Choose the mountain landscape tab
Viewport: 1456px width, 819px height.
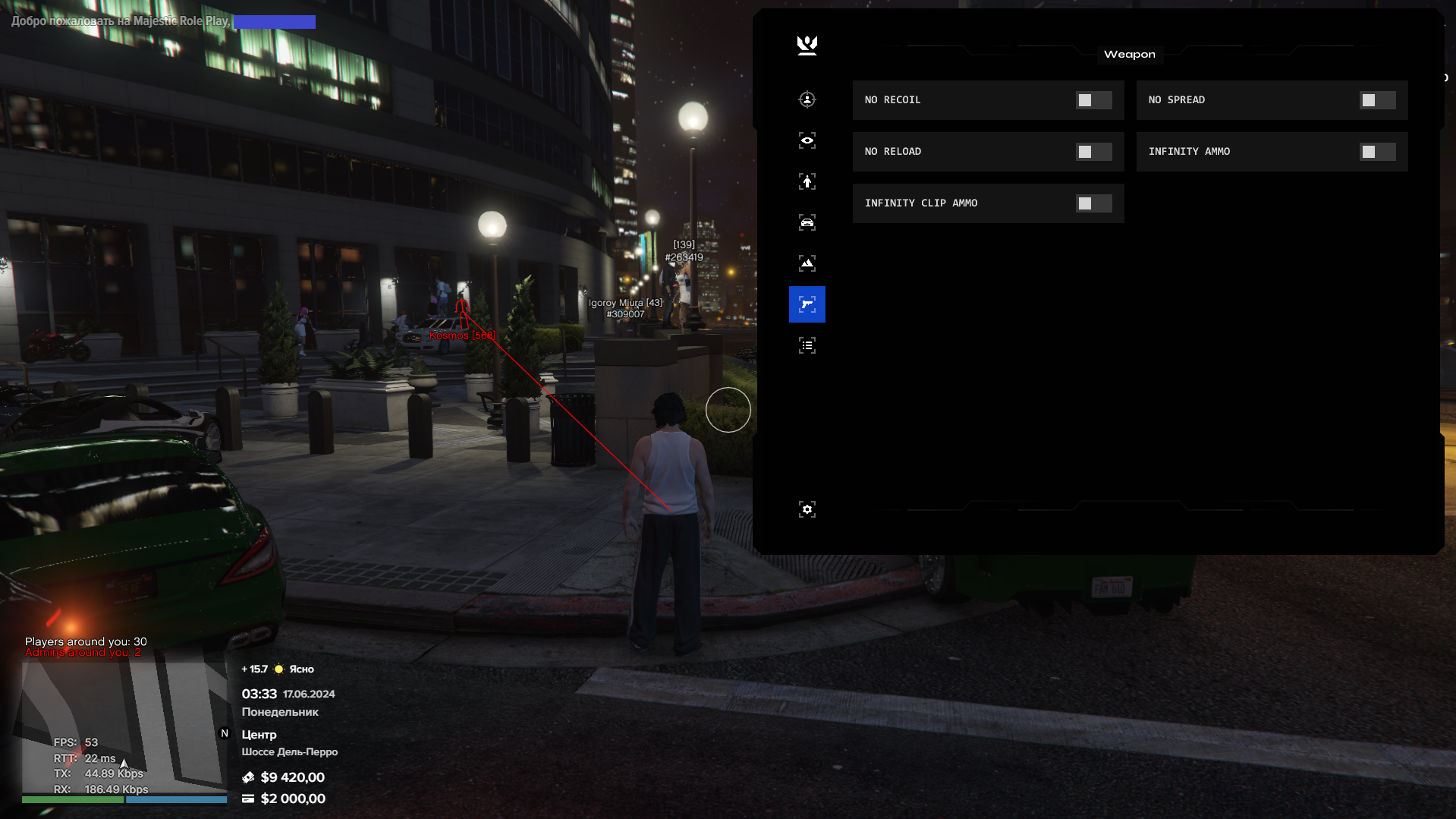[x=807, y=263]
